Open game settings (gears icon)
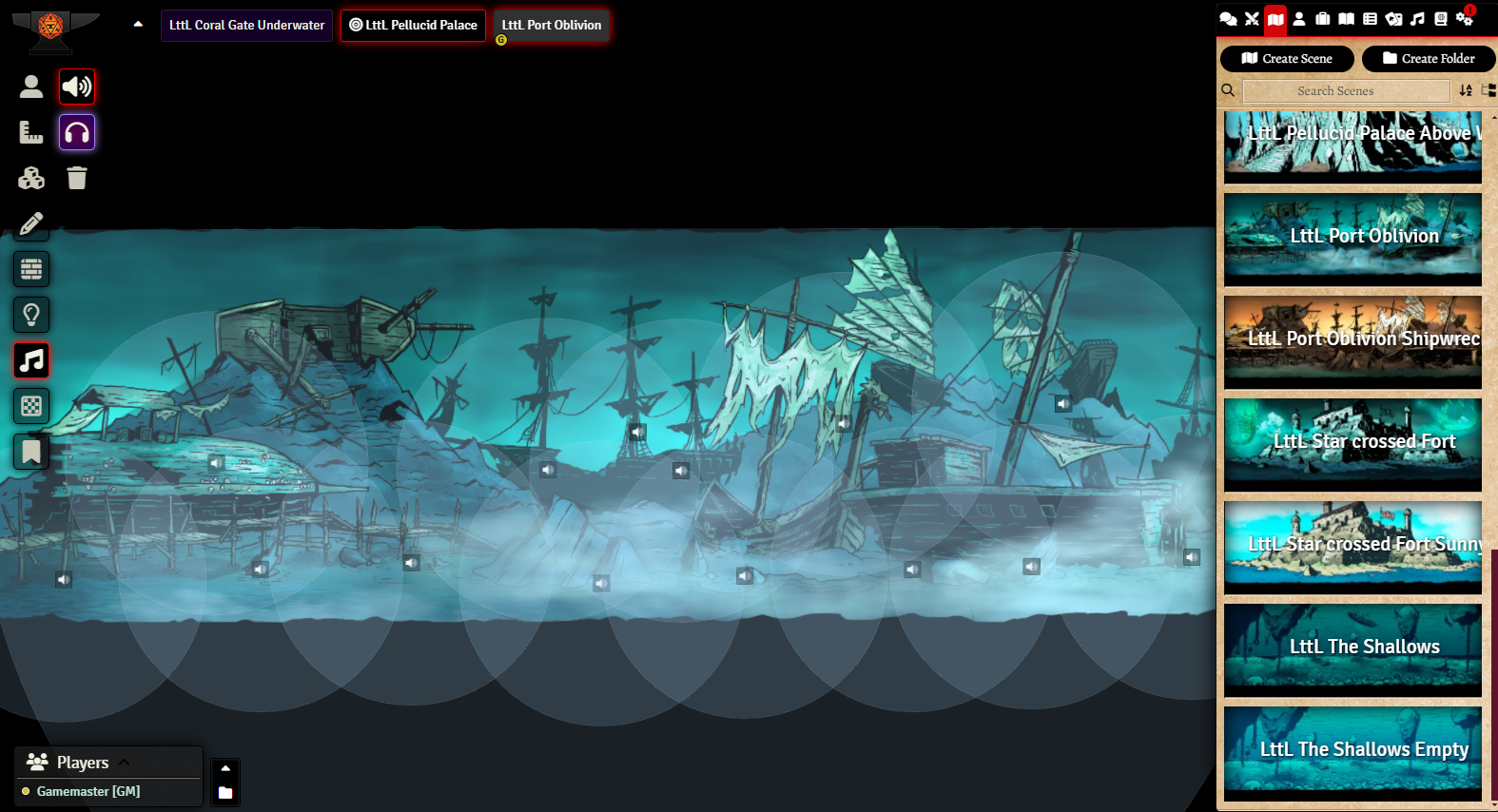 pyautogui.click(x=1464, y=19)
